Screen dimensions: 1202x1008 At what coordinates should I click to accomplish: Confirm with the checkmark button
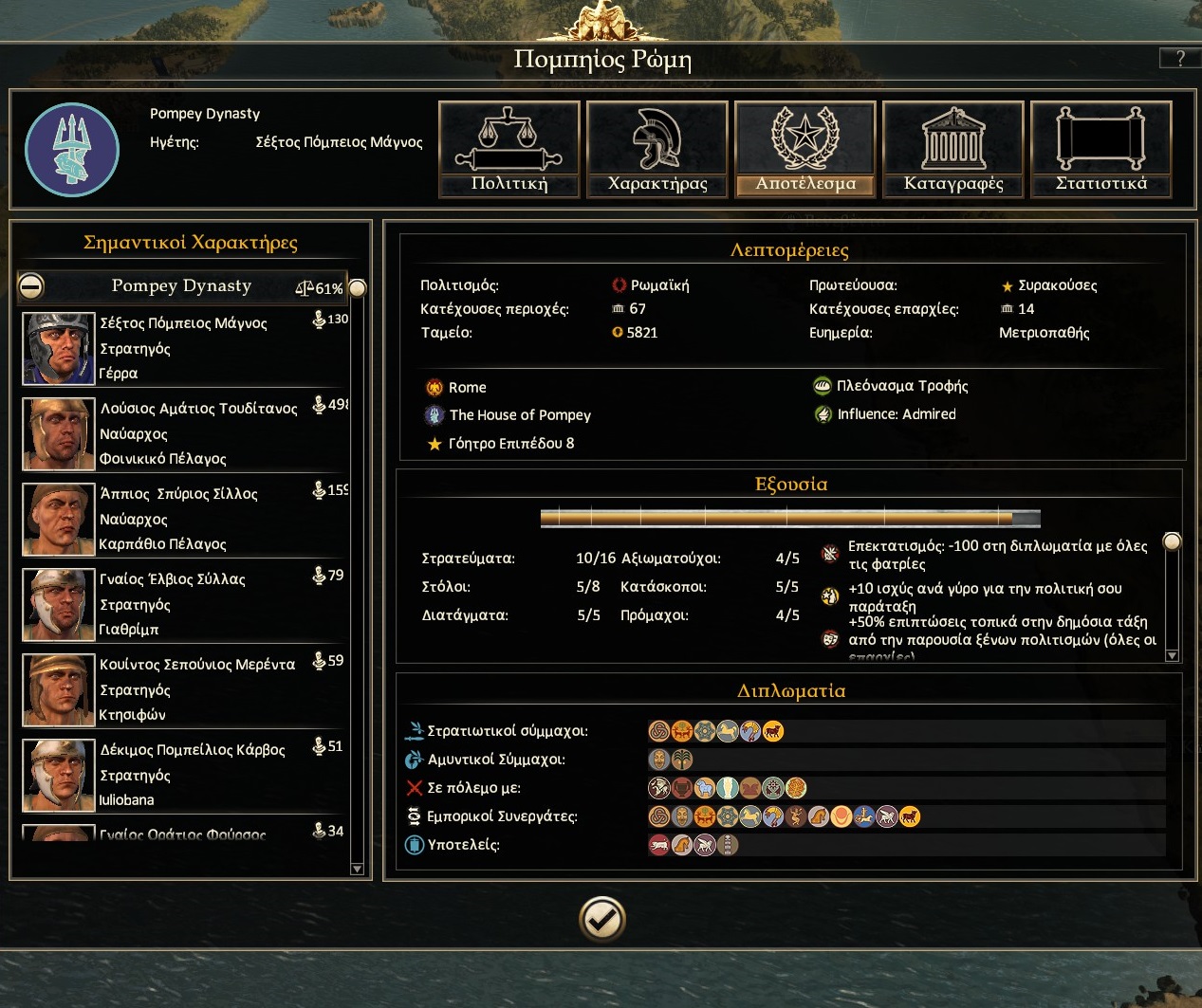(x=602, y=918)
